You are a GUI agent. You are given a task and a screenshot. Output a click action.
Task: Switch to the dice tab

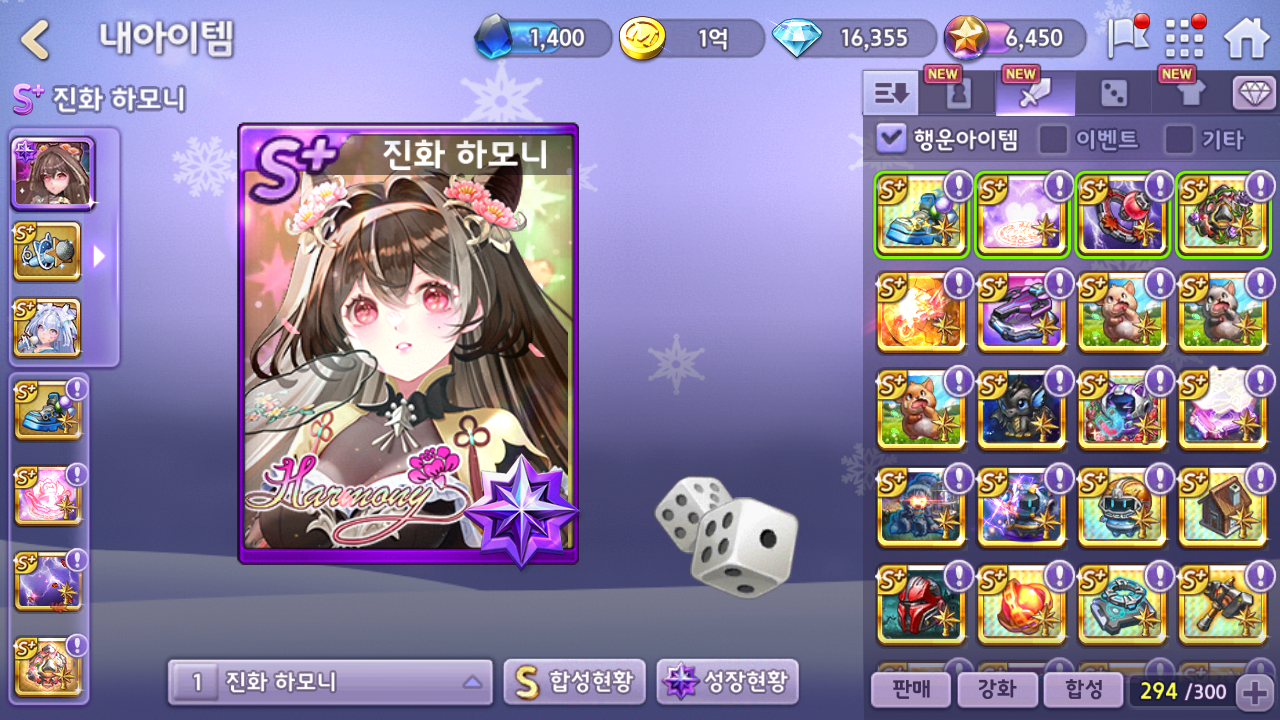pos(1113,94)
